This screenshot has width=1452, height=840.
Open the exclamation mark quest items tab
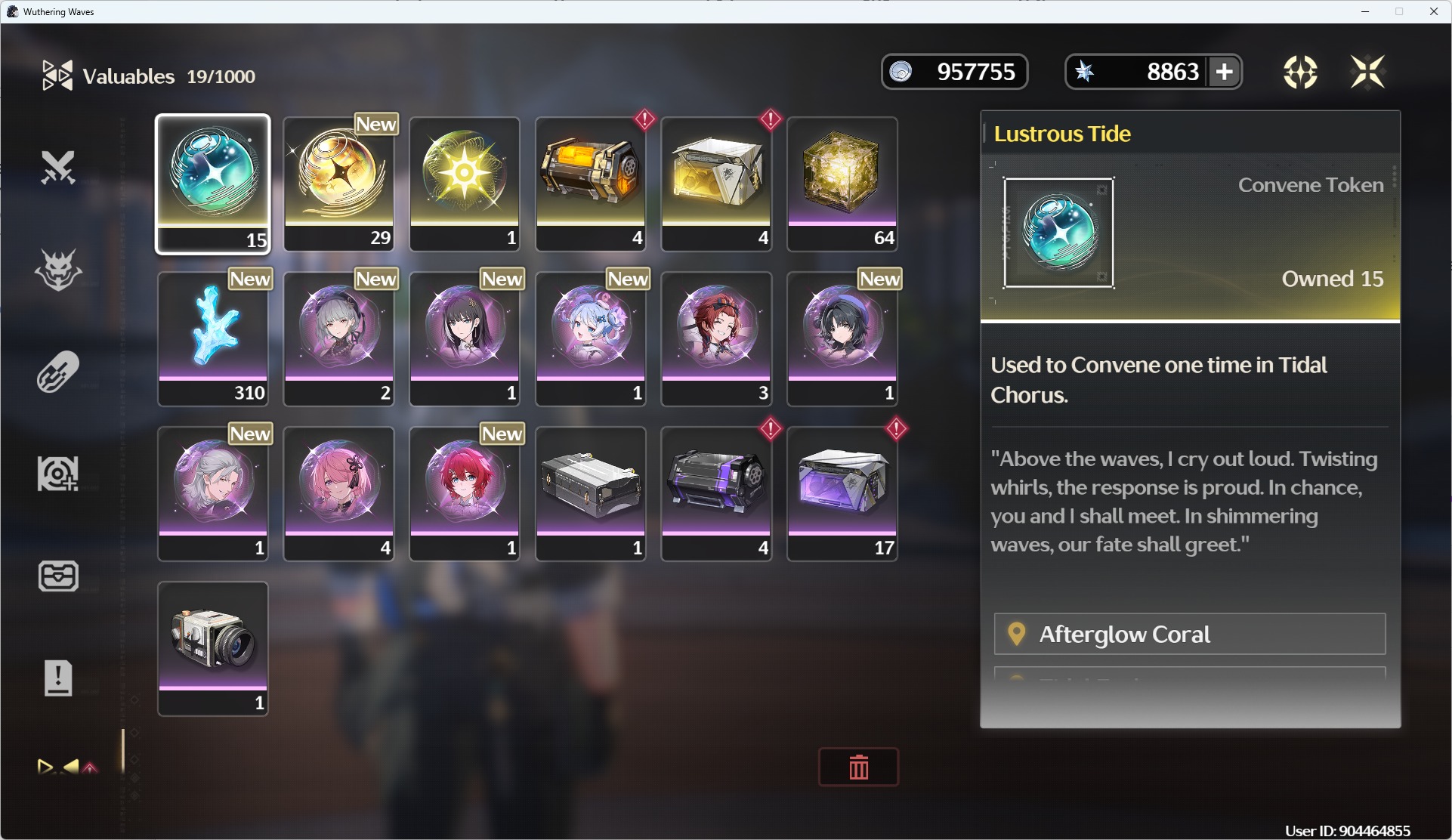pos(58,678)
